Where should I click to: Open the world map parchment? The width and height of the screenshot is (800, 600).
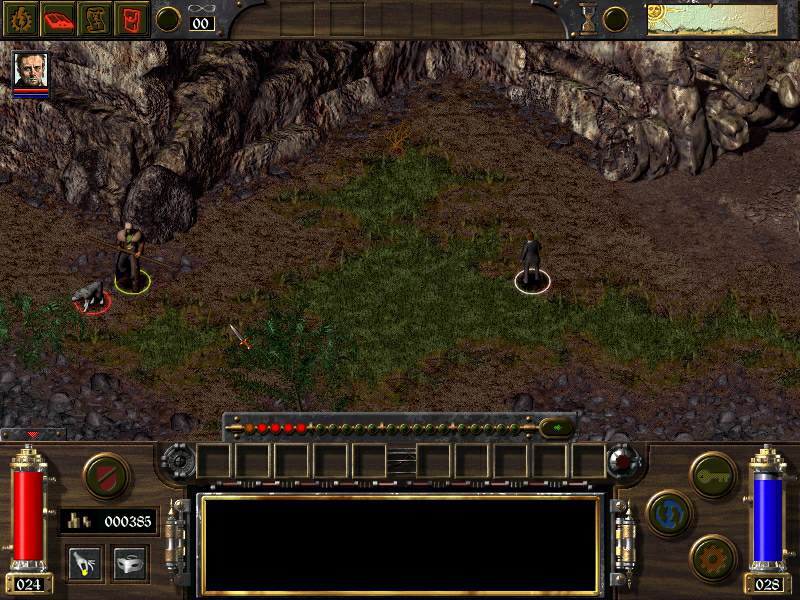pyautogui.click(x=711, y=19)
